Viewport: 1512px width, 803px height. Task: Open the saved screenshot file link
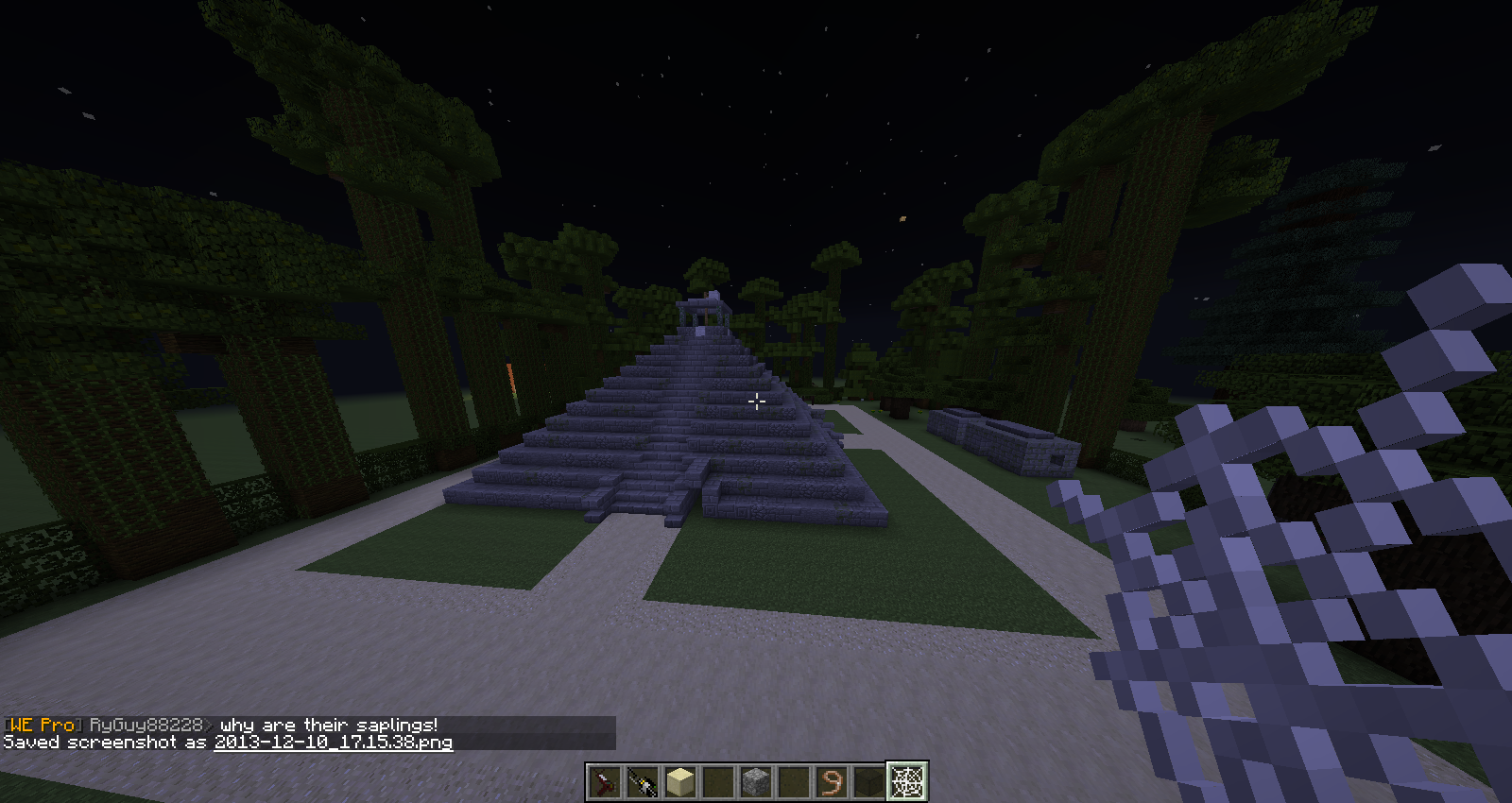[333, 743]
